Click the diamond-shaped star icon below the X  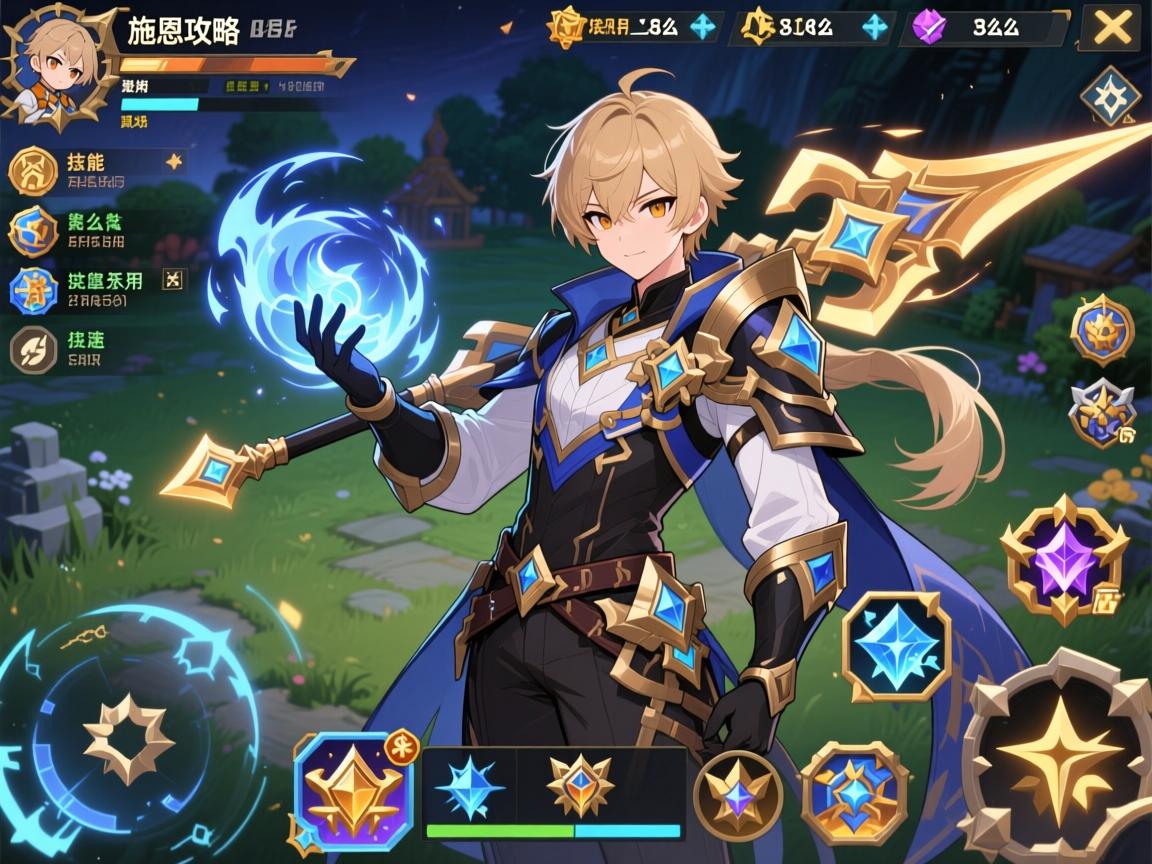point(1111,97)
